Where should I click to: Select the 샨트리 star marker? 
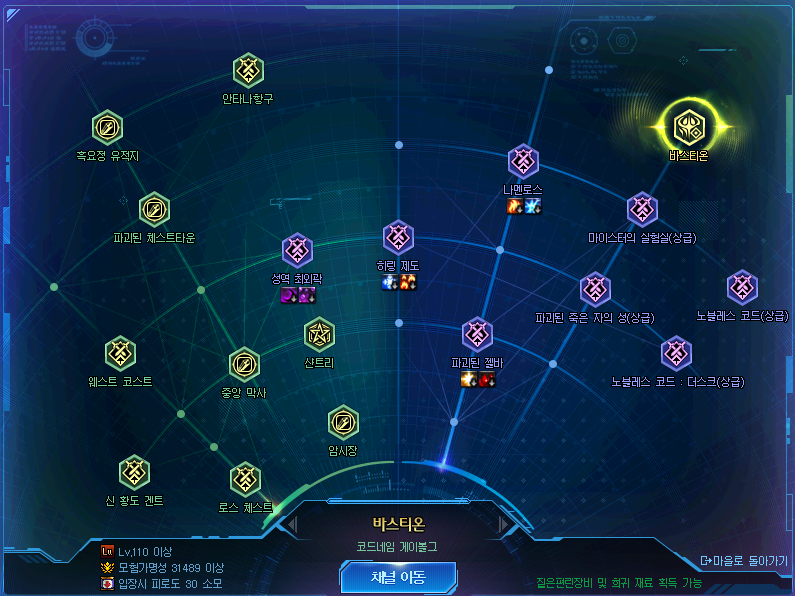point(319,335)
